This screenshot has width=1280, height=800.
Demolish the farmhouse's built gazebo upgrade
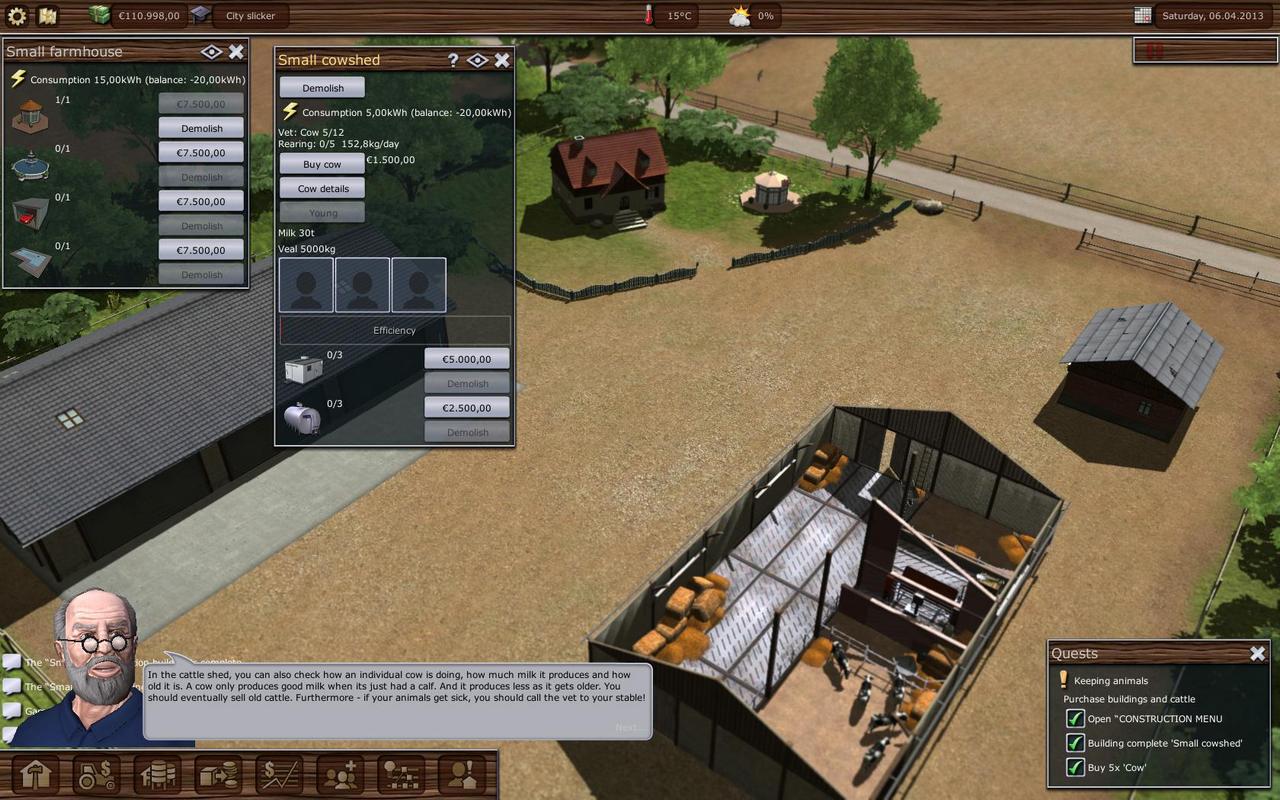pos(201,128)
